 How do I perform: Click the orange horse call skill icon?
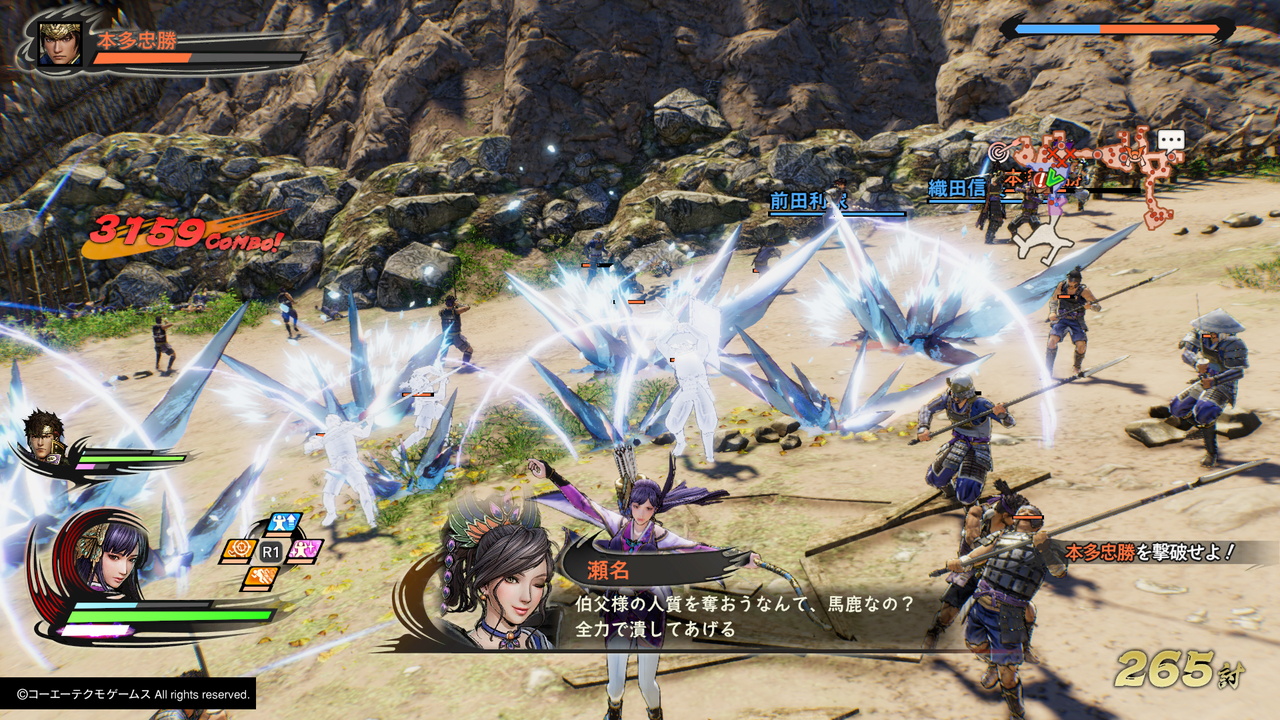(x=240, y=549)
